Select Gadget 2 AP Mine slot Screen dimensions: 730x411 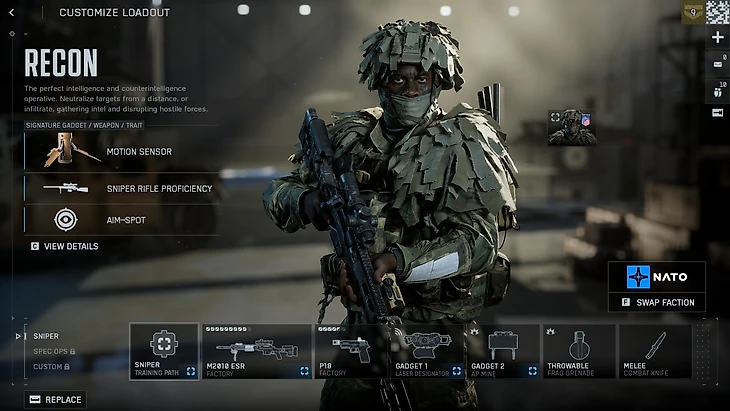coord(502,351)
